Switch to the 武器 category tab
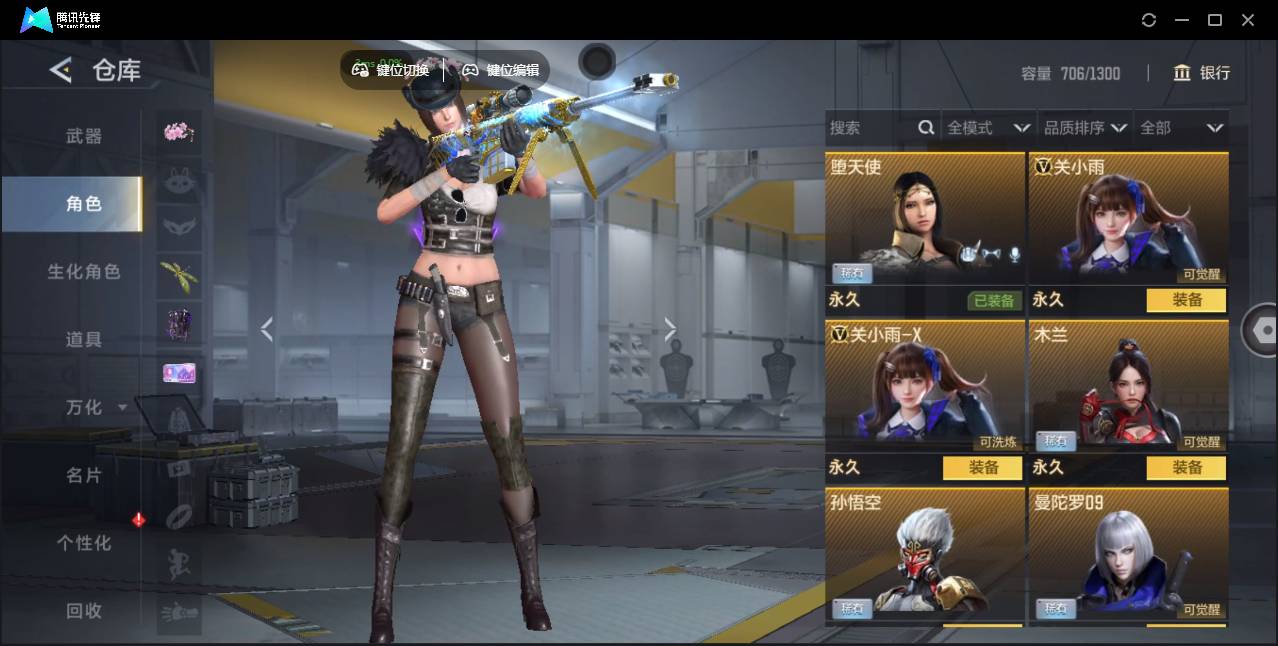This screenshot has height=646, width=1278. [x=84, y=136]
